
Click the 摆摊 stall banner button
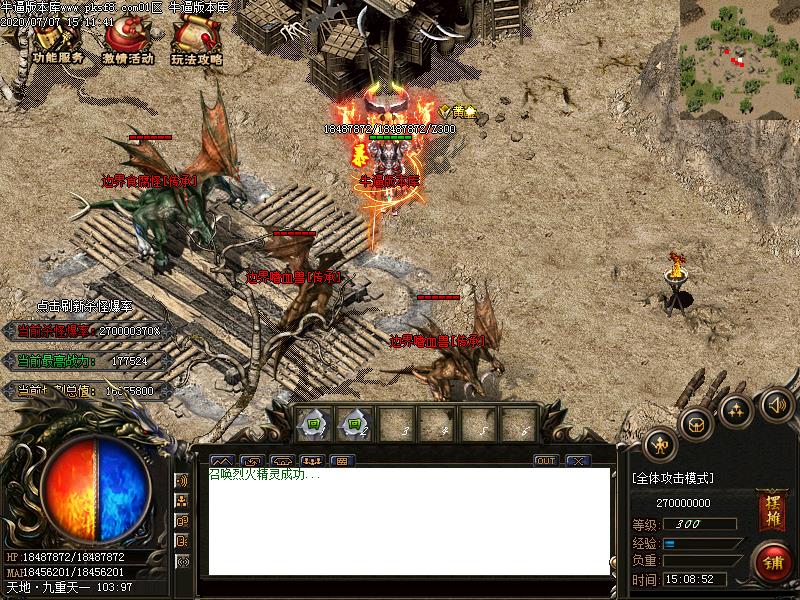pyautogui.click(x=770, y=505)
